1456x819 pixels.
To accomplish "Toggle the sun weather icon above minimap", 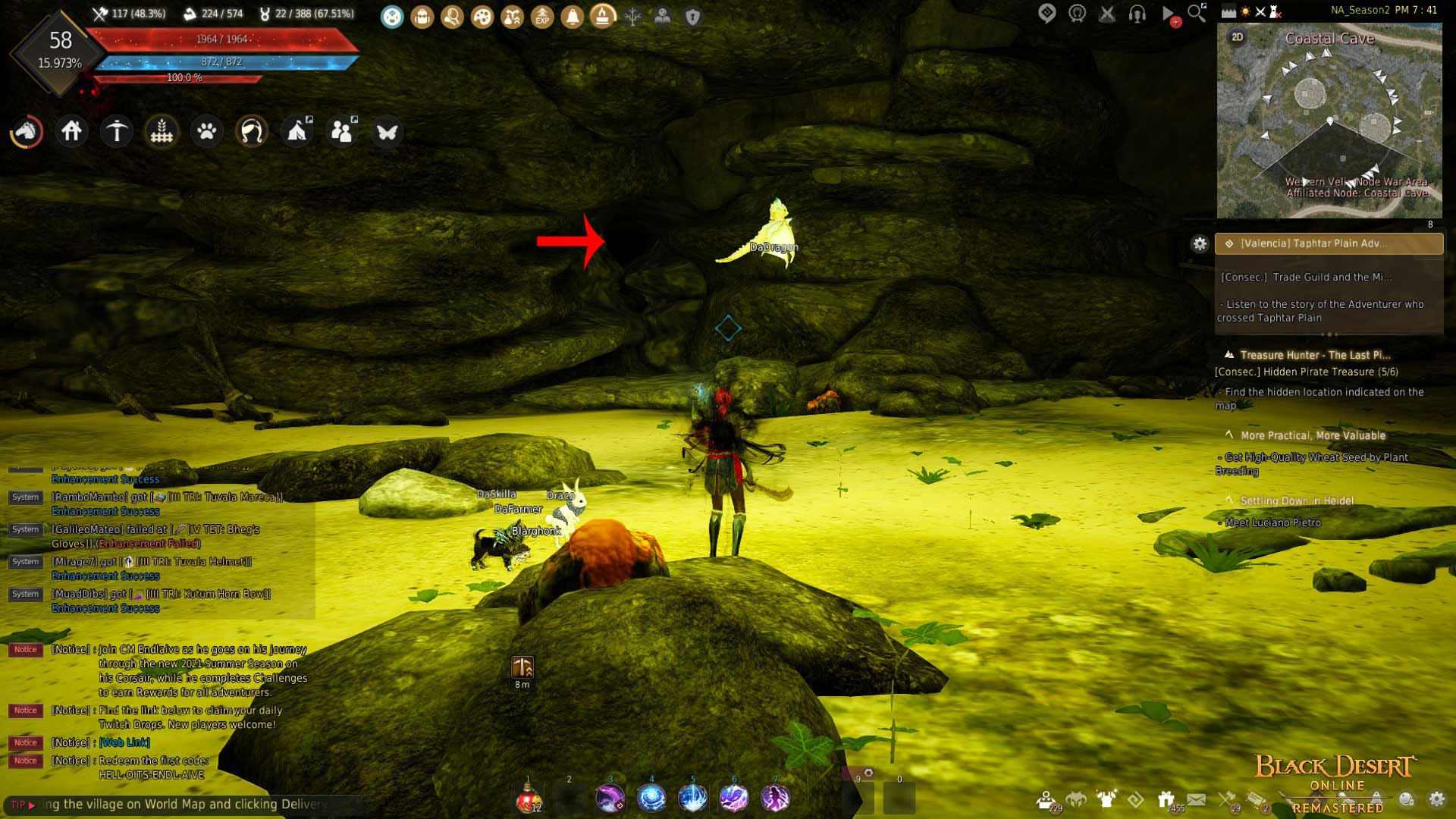I will tap(1244, 11).
